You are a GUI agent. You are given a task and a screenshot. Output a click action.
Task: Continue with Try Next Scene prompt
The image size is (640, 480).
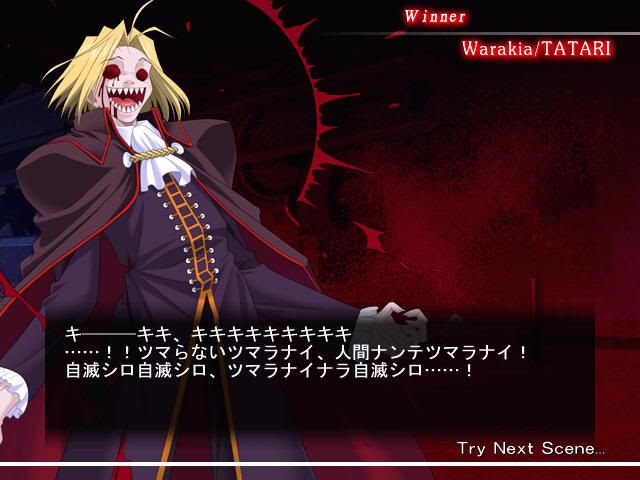coord(530,448)
